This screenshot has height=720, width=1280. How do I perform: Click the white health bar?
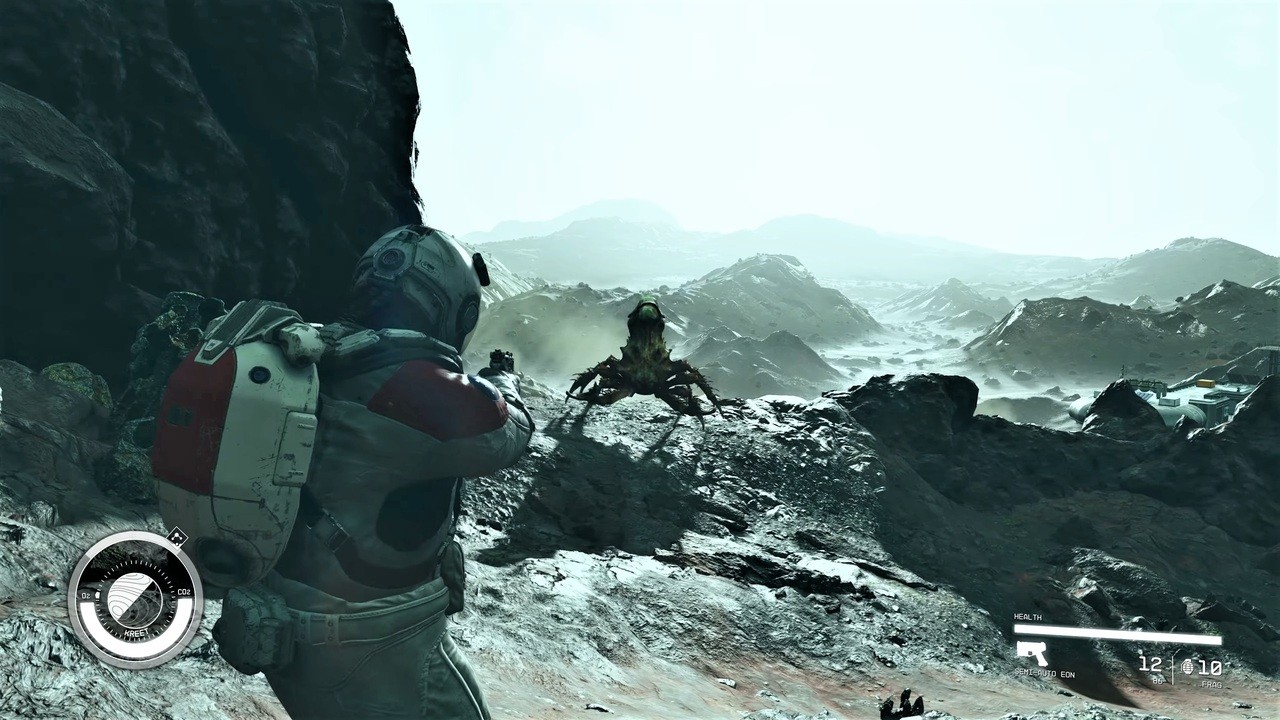[1118, 633]
